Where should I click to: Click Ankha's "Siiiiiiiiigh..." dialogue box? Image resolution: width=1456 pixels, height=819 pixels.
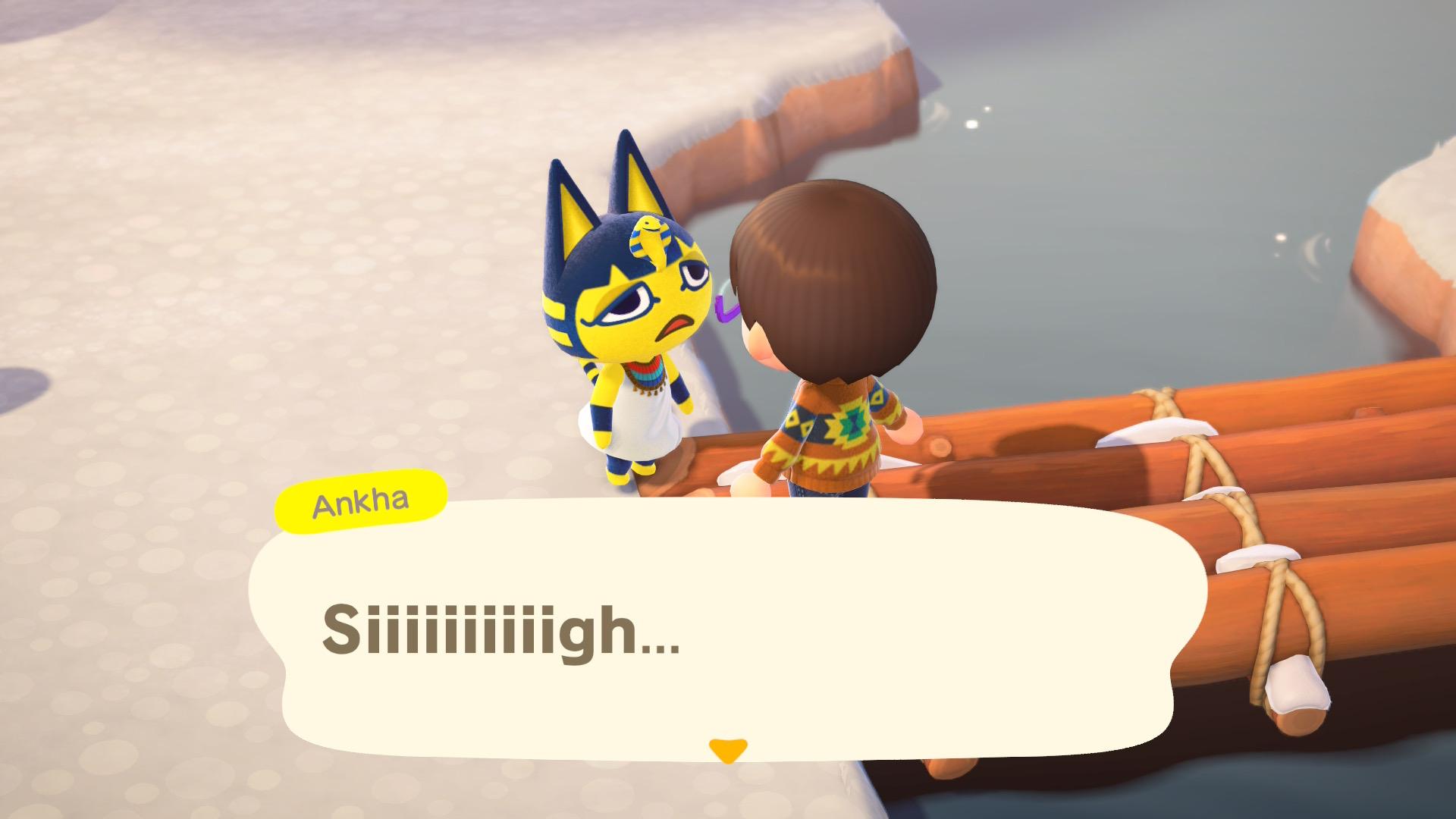pyautogui.click(x=726, y=629)
